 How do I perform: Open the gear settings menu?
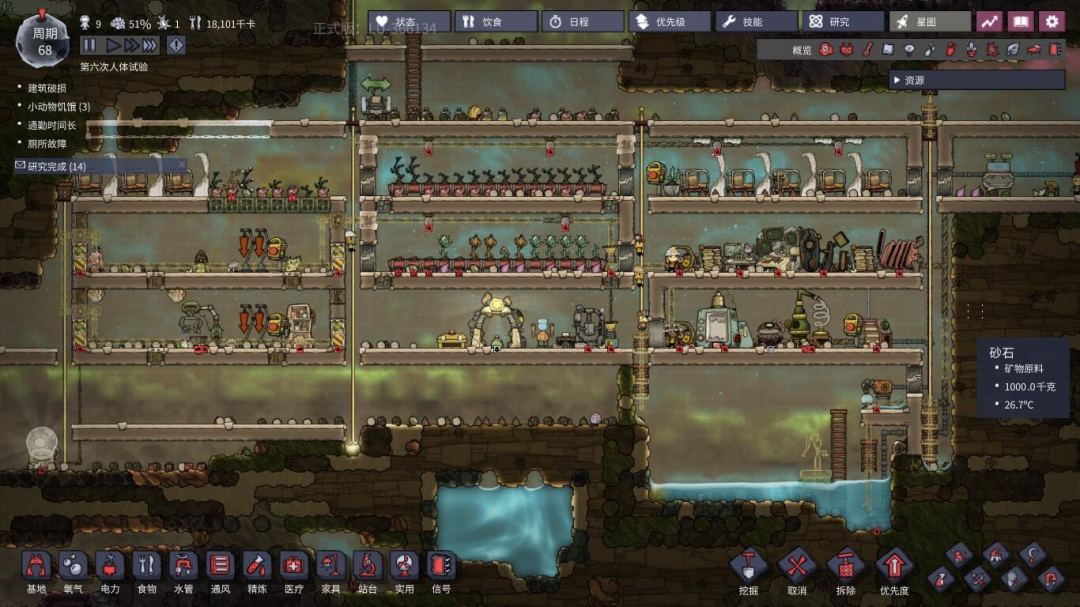(1051, 21)
